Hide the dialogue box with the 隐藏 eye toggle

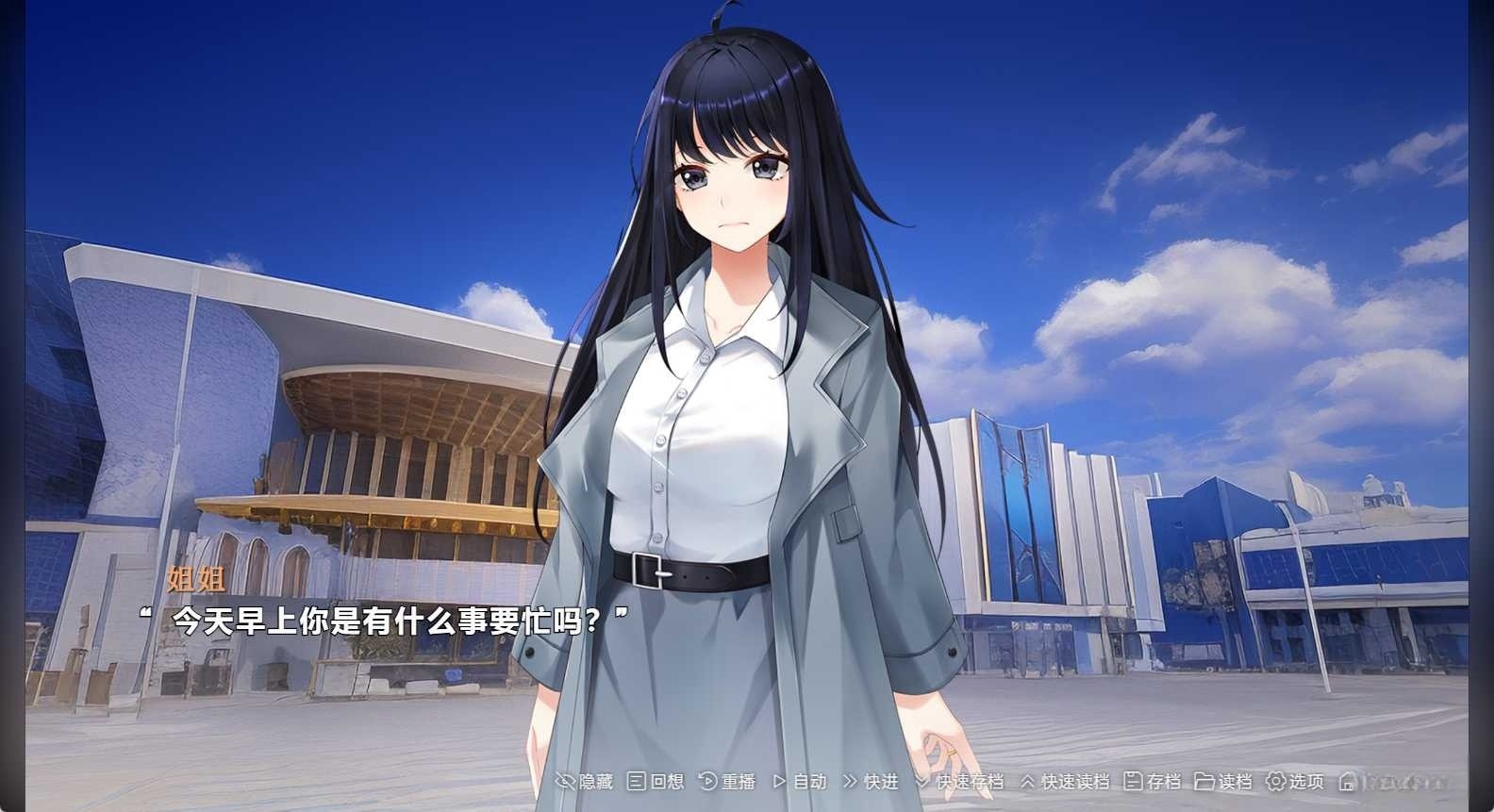coord(566,782)
